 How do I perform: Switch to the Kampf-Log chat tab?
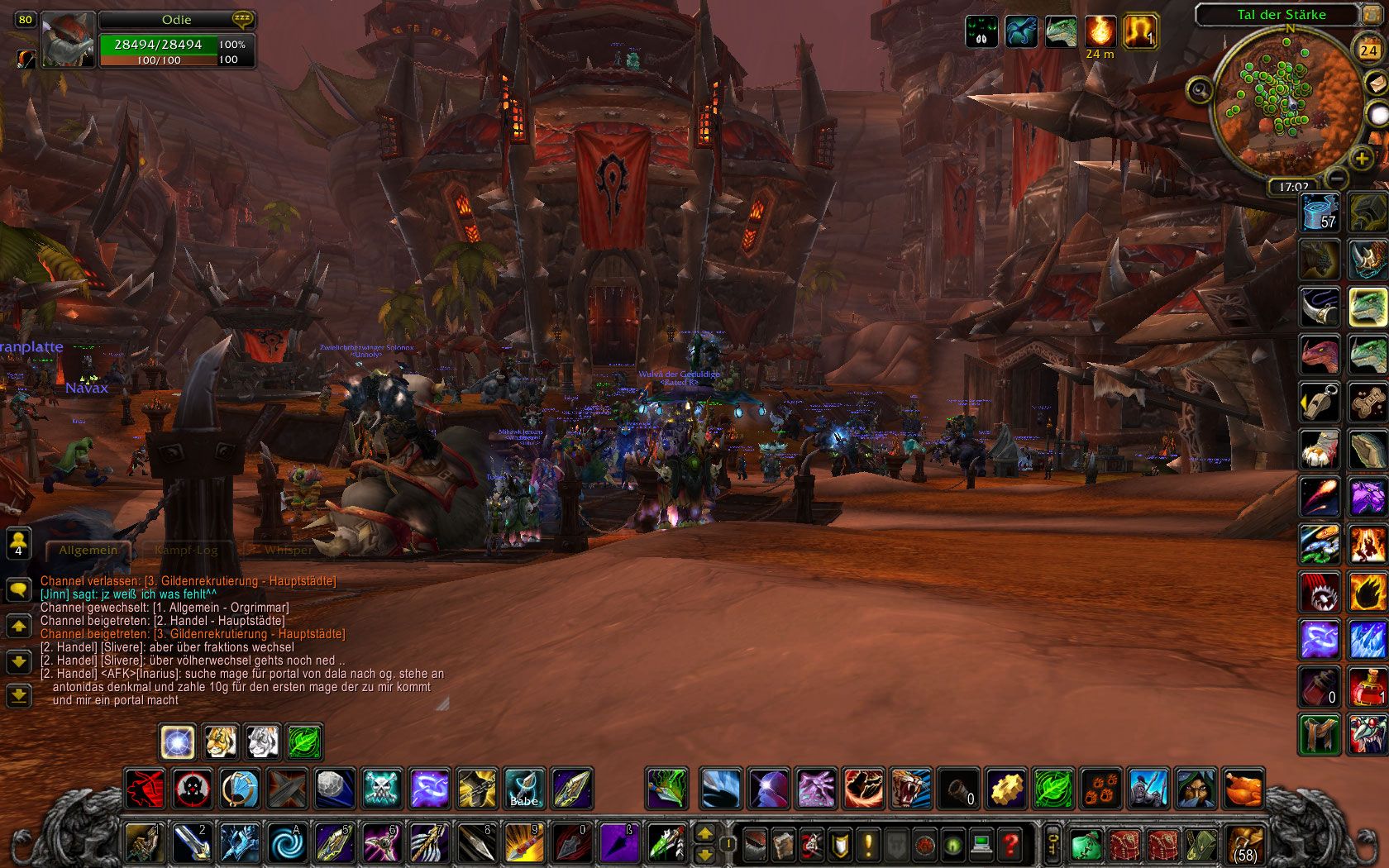186,550
